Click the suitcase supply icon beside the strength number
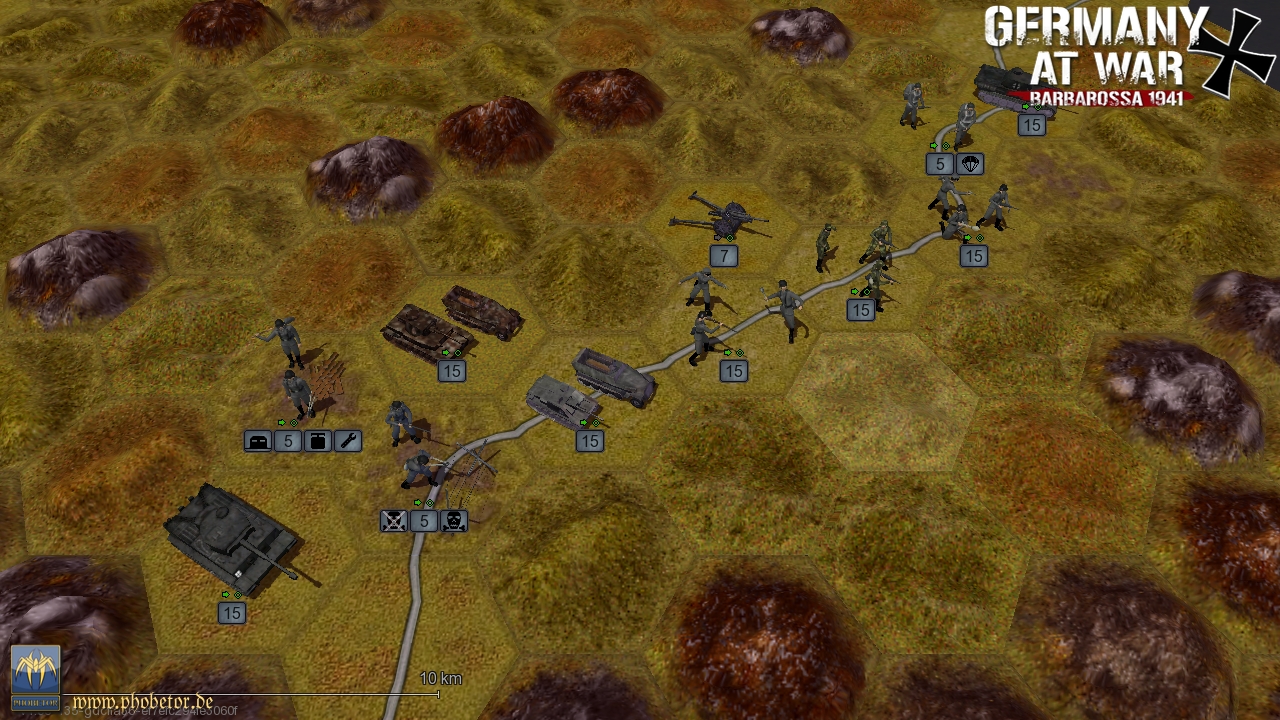Image resolution: width=1280 pixels, height=720 pixels. pos(318,440)
